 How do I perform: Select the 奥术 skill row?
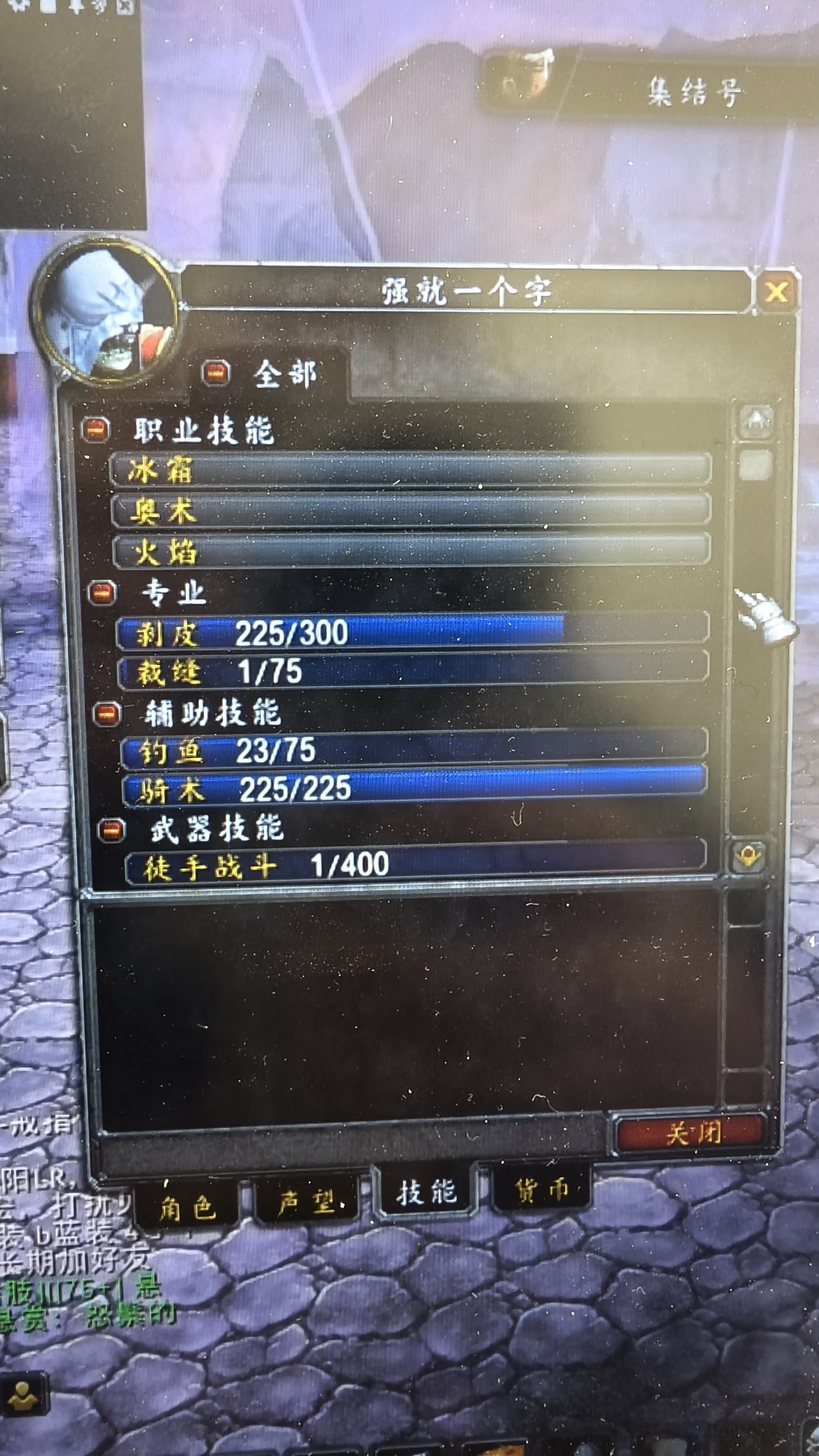click(x=411, y=510)
